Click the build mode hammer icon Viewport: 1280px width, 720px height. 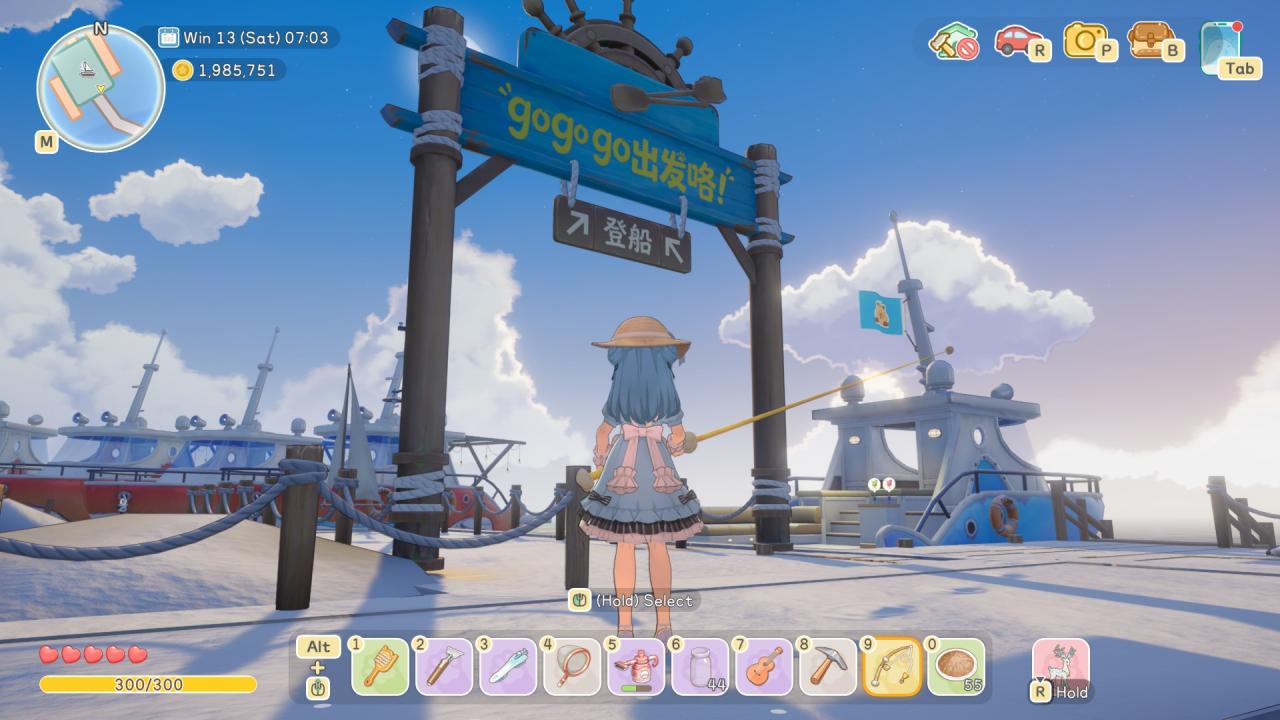(952, 42)
